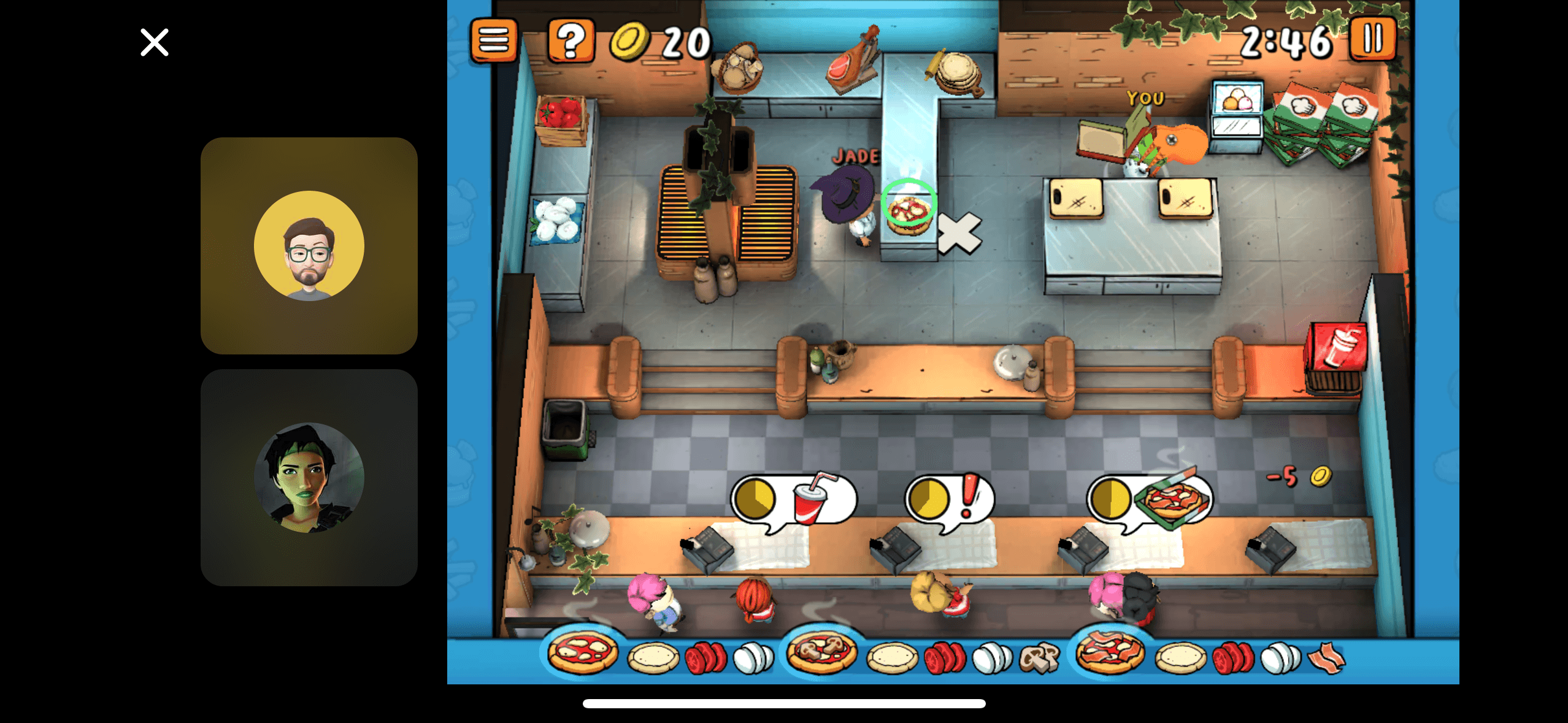
Task: Tap the gold coin balance icon
Action: point(629,42)
